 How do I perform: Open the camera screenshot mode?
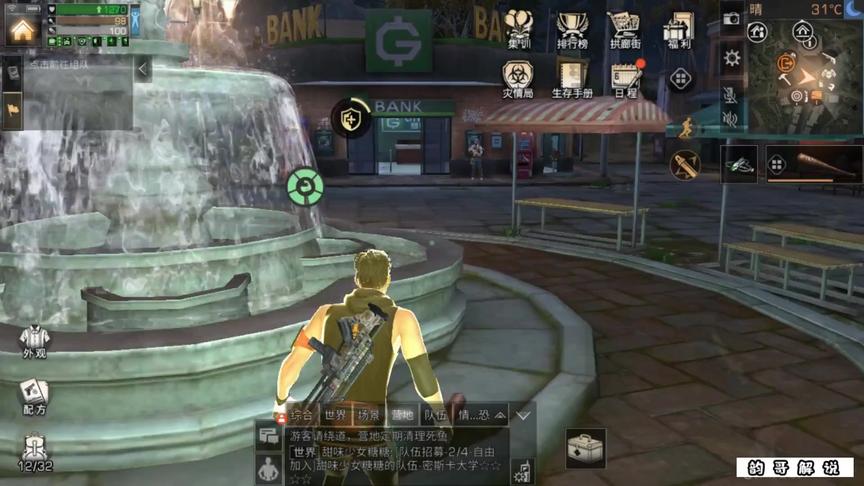point(732,18)
